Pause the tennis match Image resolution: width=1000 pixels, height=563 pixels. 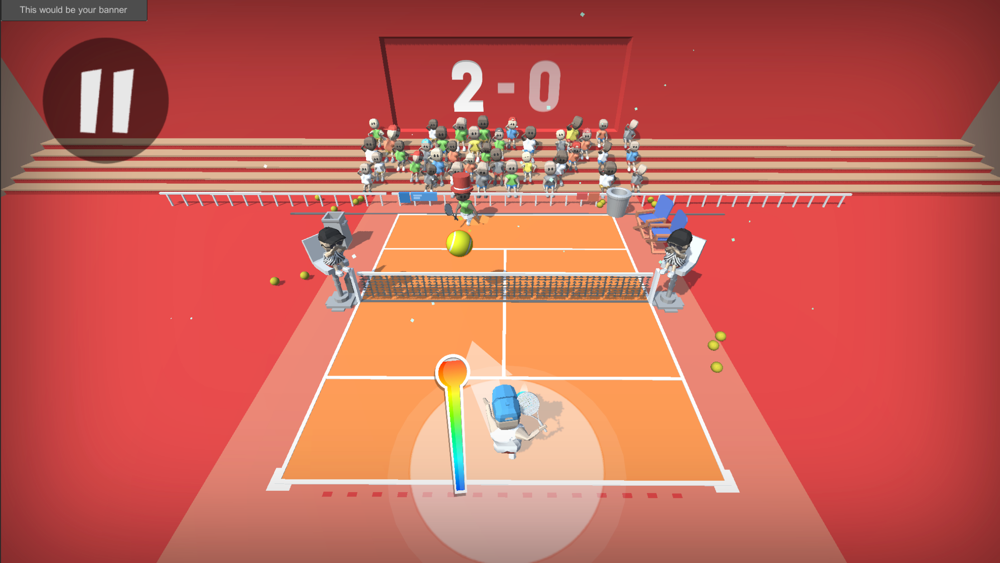click(106, 101)
